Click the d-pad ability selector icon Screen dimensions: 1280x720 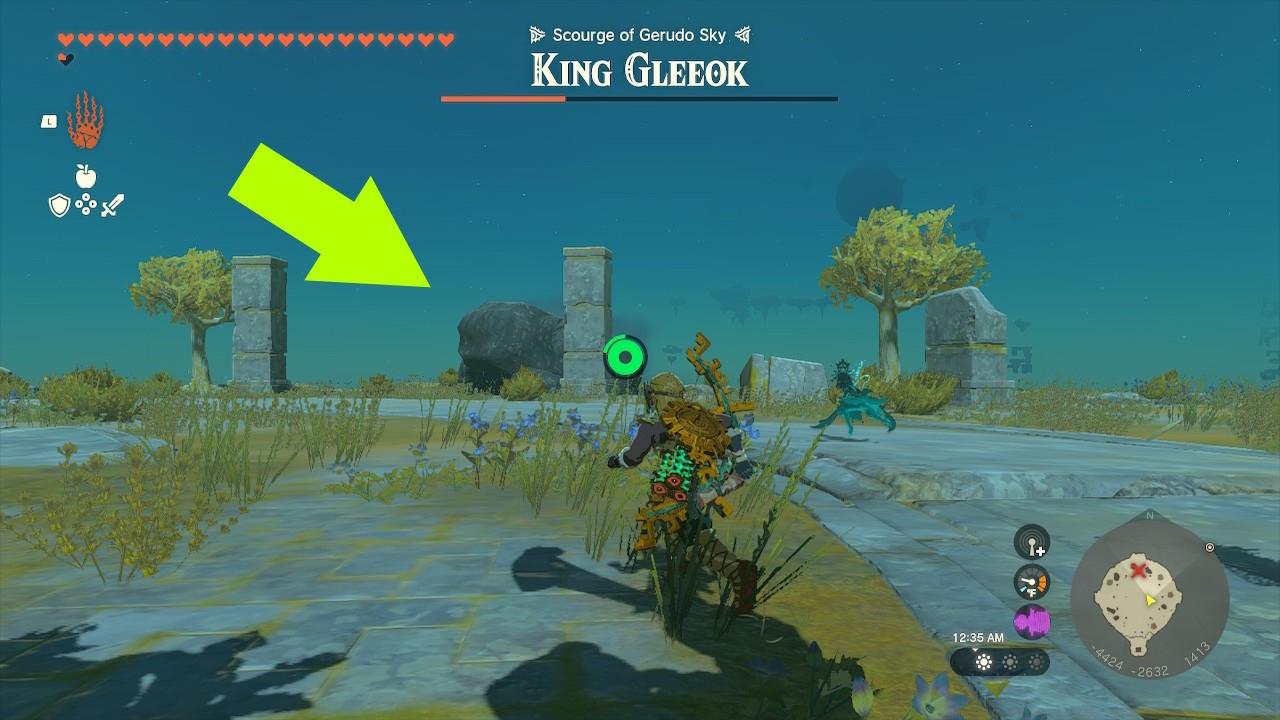[x=86, y=204]
